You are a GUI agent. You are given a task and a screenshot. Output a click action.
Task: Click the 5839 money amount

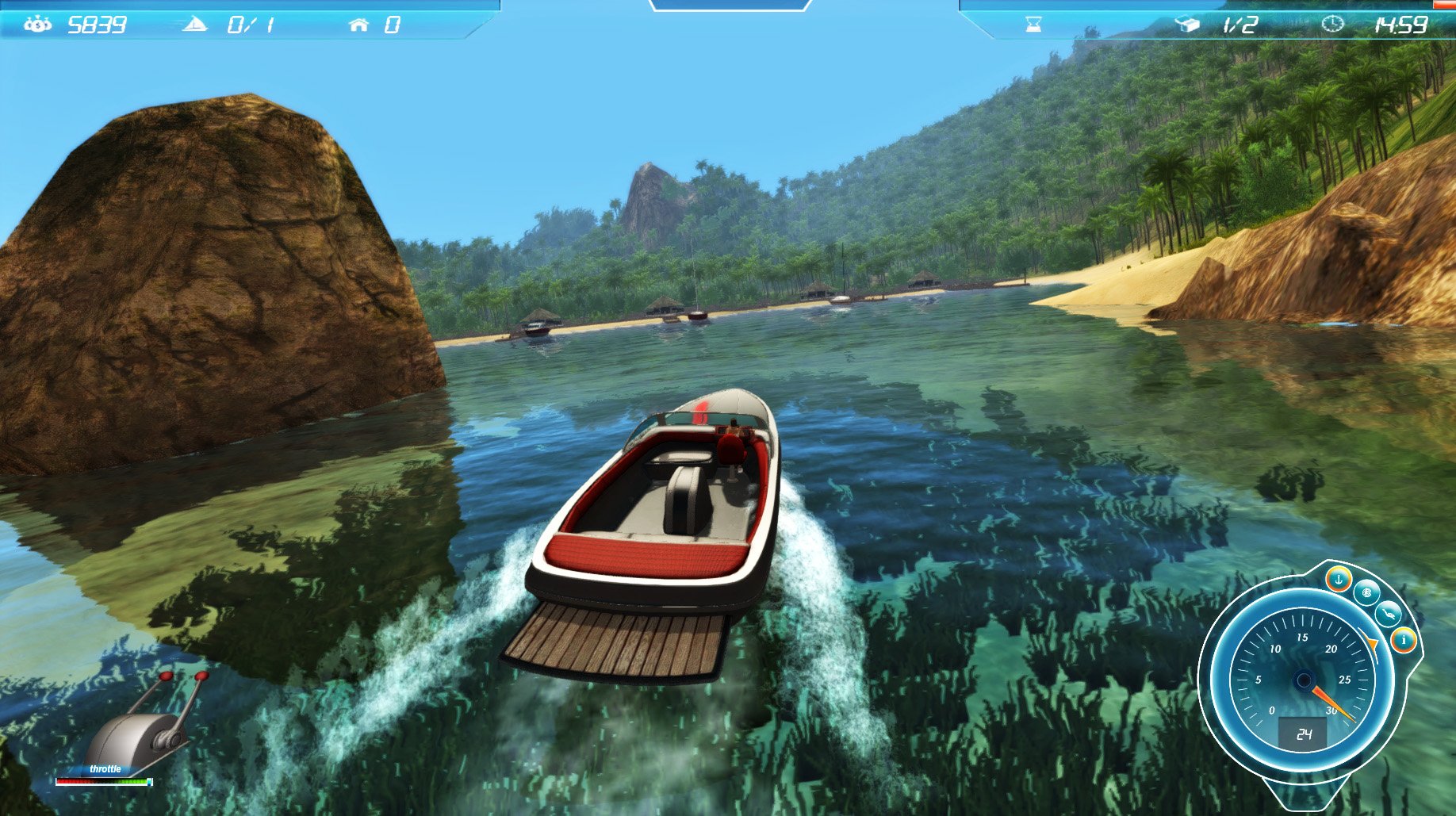pos(98,25)
